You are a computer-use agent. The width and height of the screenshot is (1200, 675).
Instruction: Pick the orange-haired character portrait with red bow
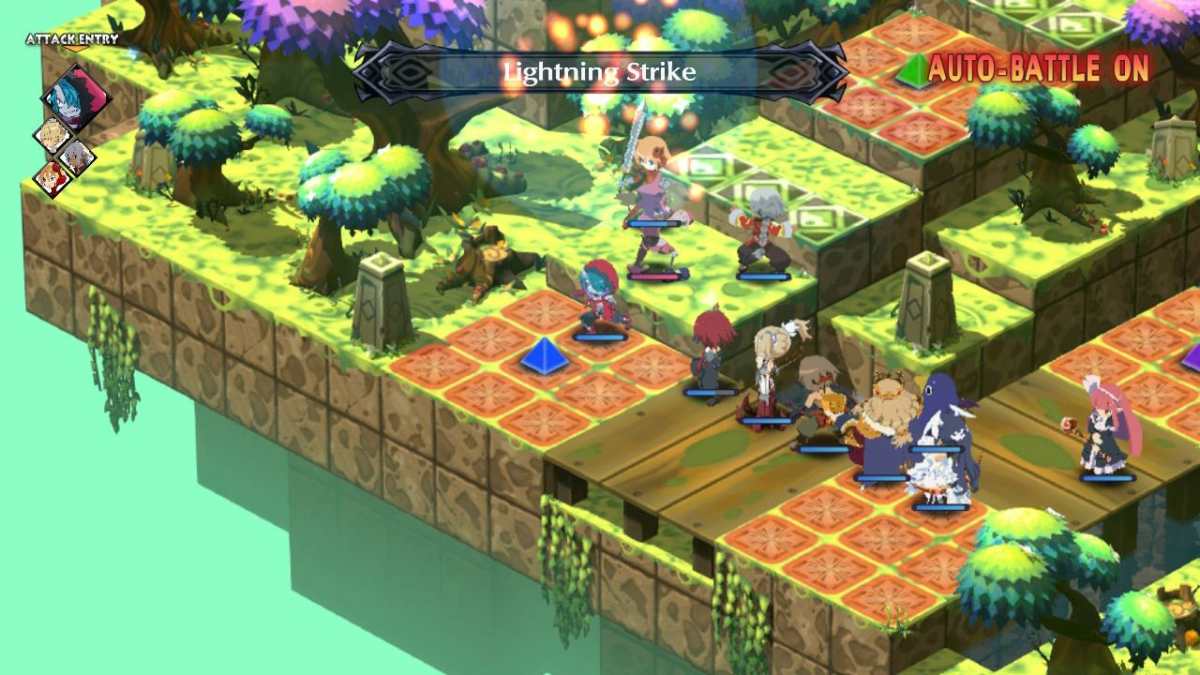pos(51,178)
